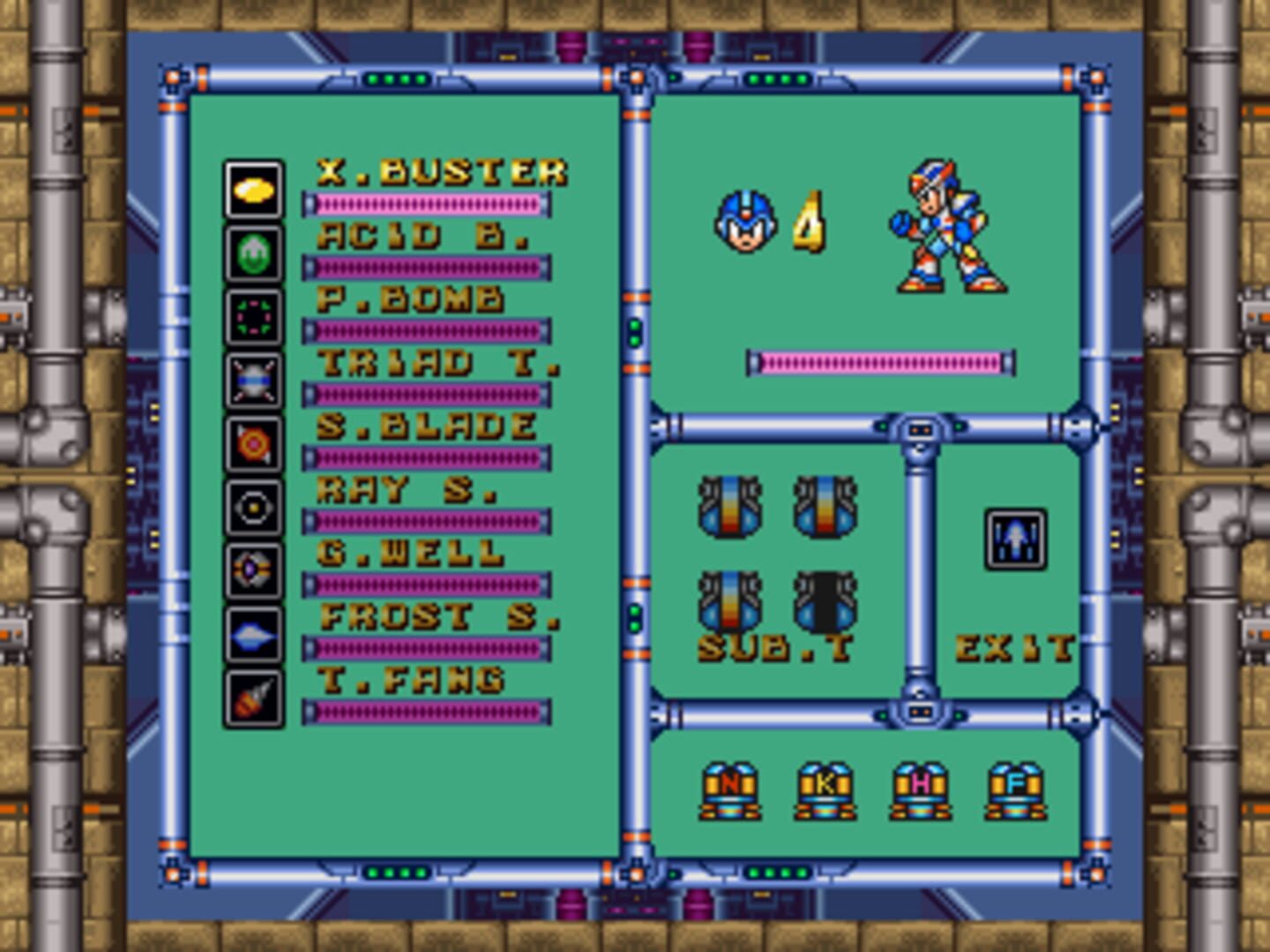Select the empty sub tank
Screen dimensions: 1270x952
click(x=825, y=599)
